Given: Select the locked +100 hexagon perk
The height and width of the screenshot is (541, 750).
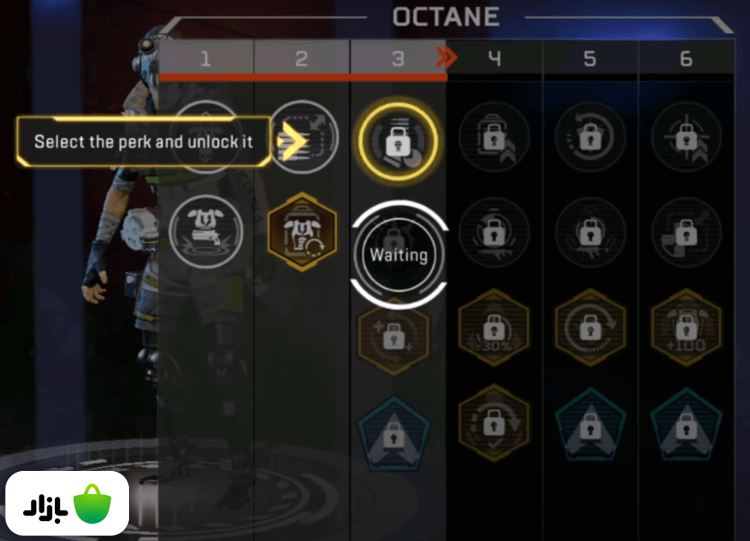Looking at the screenshot, I should click(x=686, y=328).
